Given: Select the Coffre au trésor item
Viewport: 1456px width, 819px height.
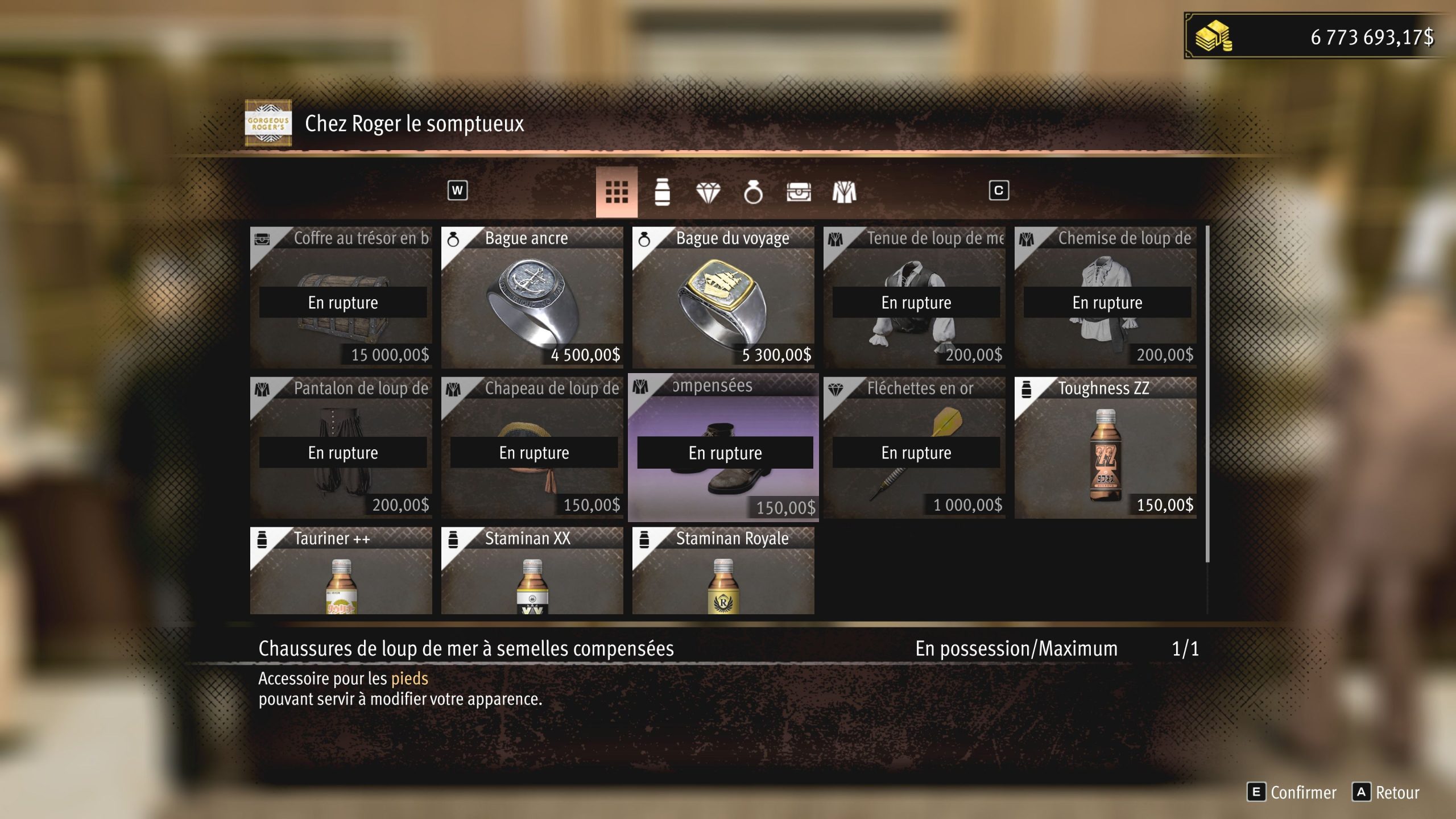Looking at the screenshot, I should pyautogui.click(x=341, y=297).
